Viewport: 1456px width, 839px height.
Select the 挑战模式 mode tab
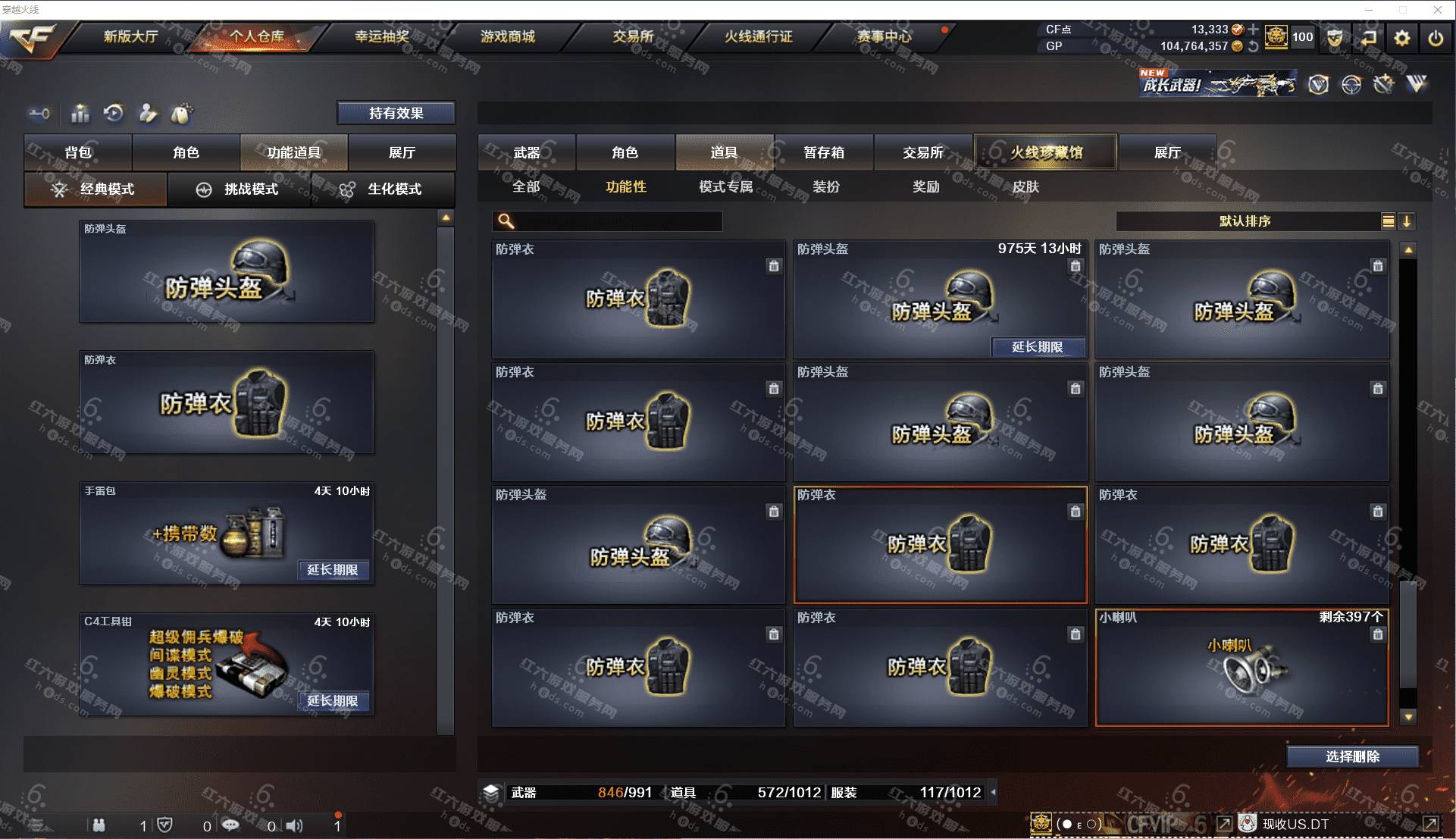240,189
